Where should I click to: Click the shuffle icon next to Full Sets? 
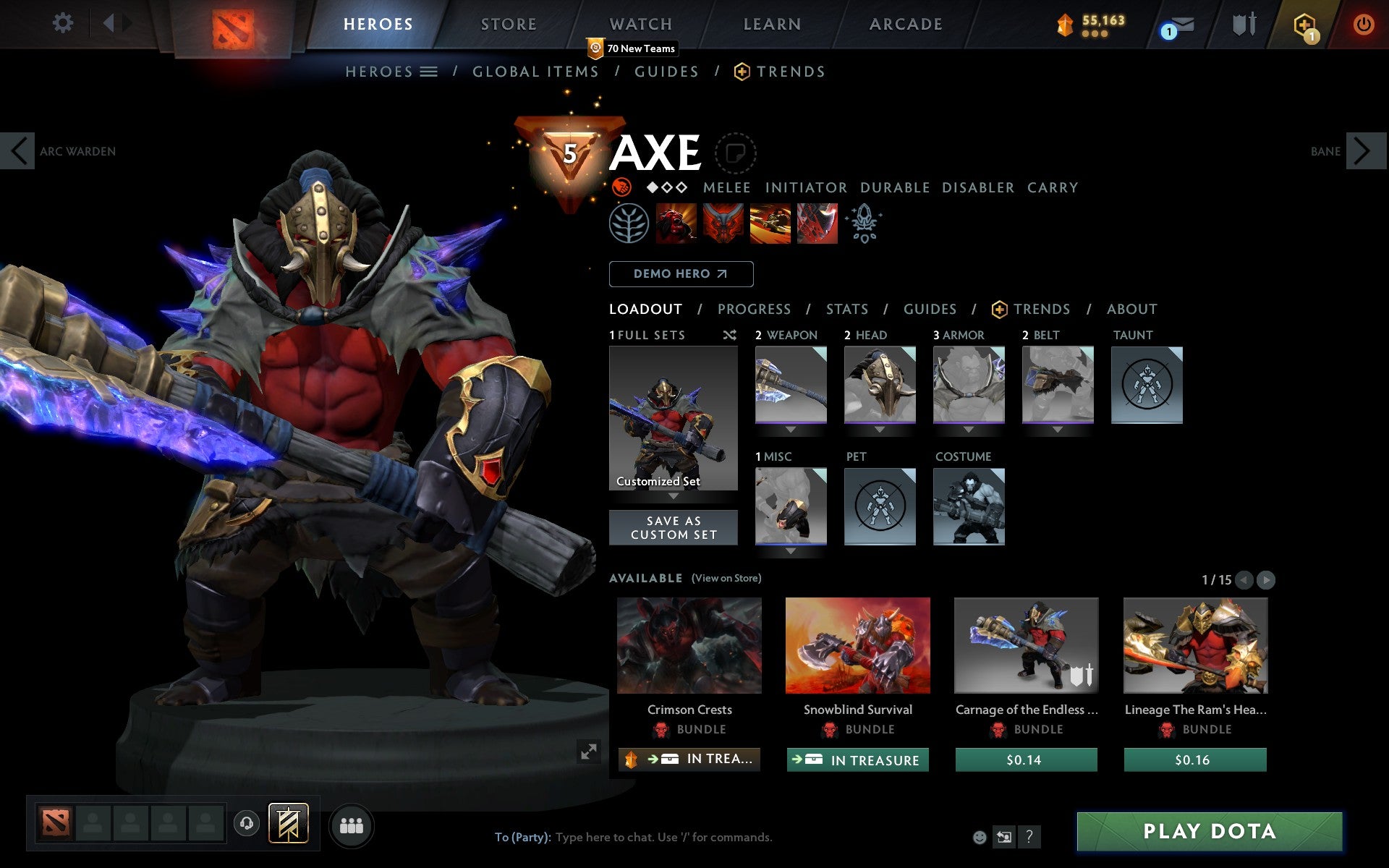coord(729,335)
